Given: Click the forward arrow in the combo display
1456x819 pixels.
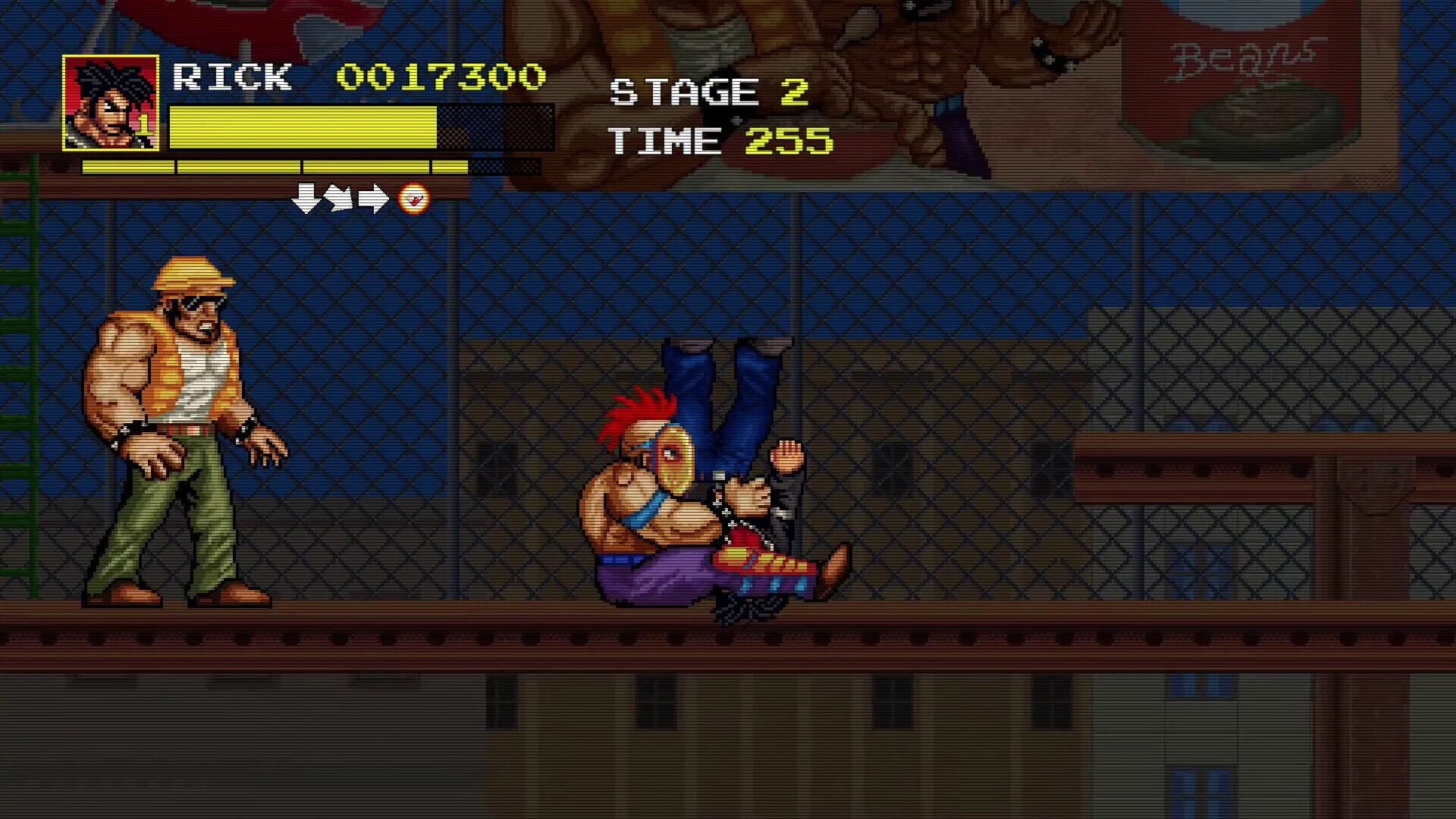Looking at the screenshot, I should [x=373, y=199].
